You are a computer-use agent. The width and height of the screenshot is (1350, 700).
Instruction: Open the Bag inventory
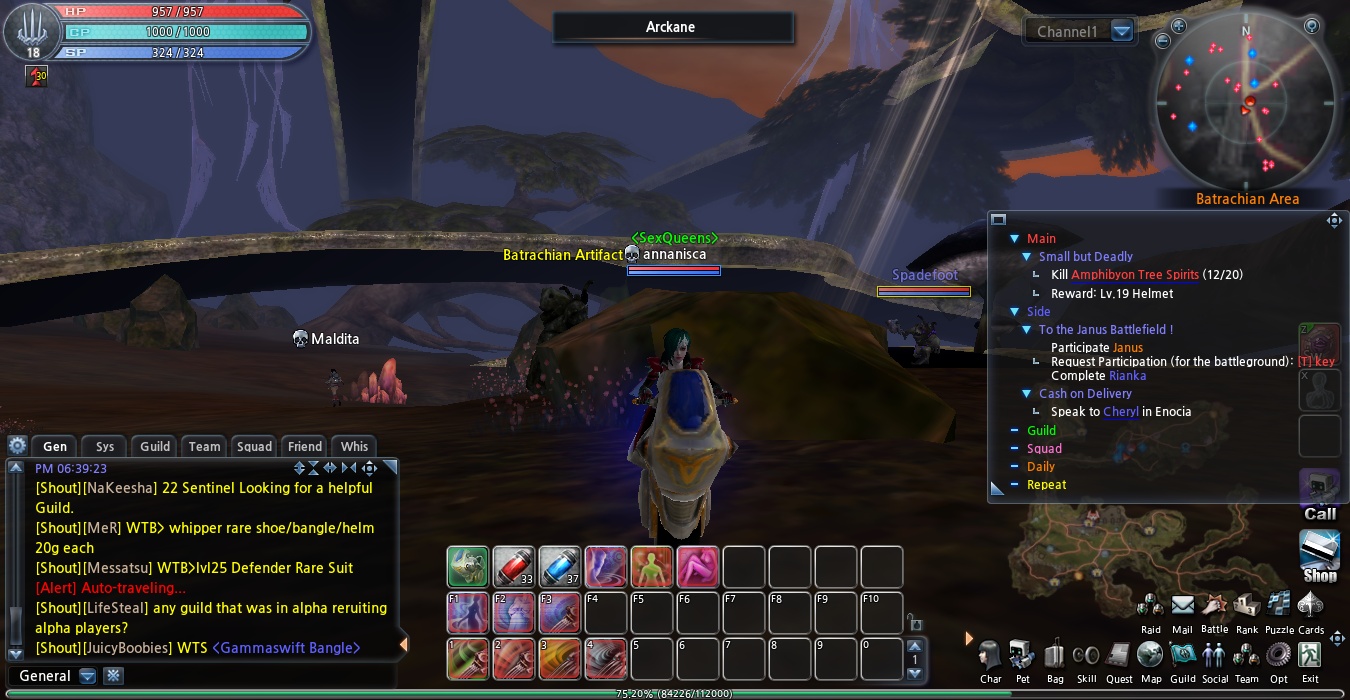pos(1054,657)
